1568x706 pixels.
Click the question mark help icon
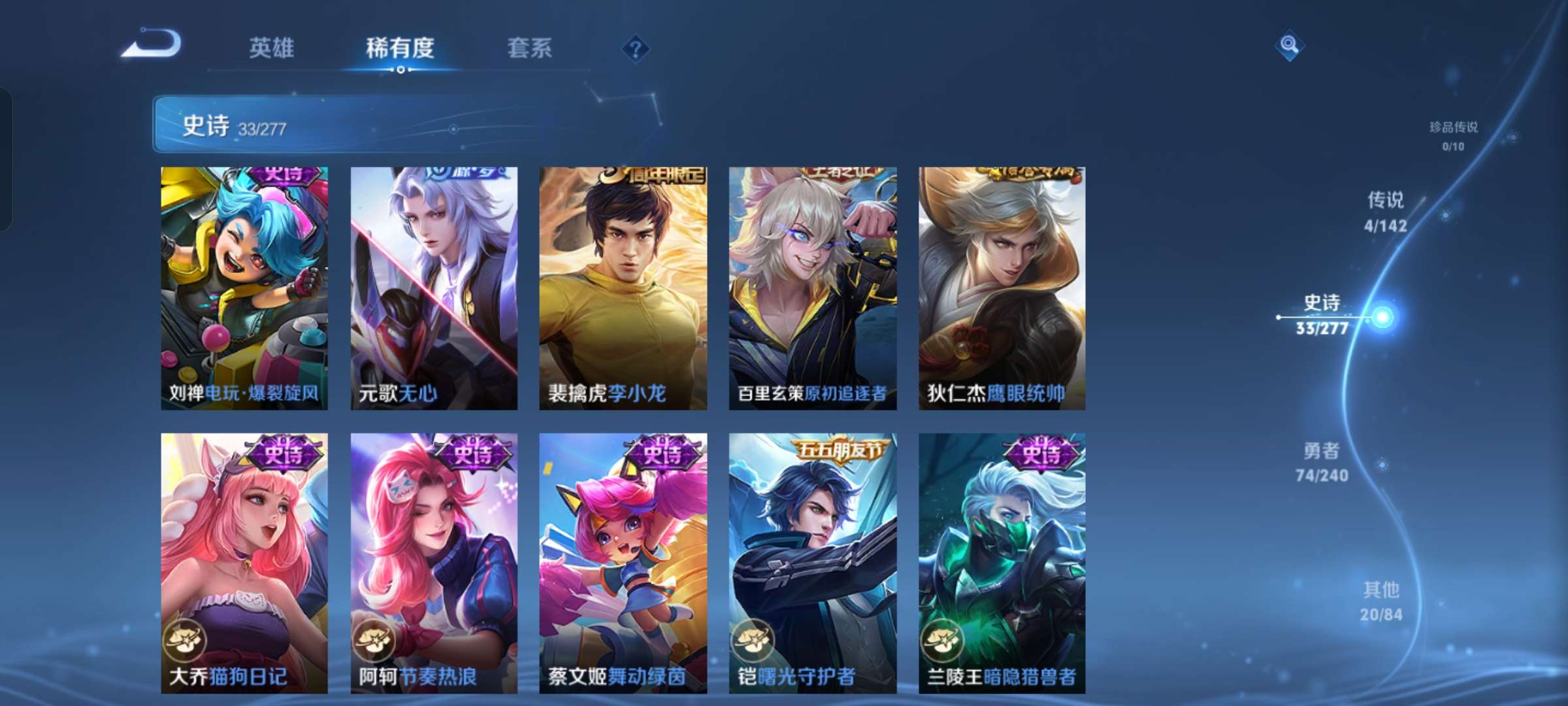[x=637, y=50]
